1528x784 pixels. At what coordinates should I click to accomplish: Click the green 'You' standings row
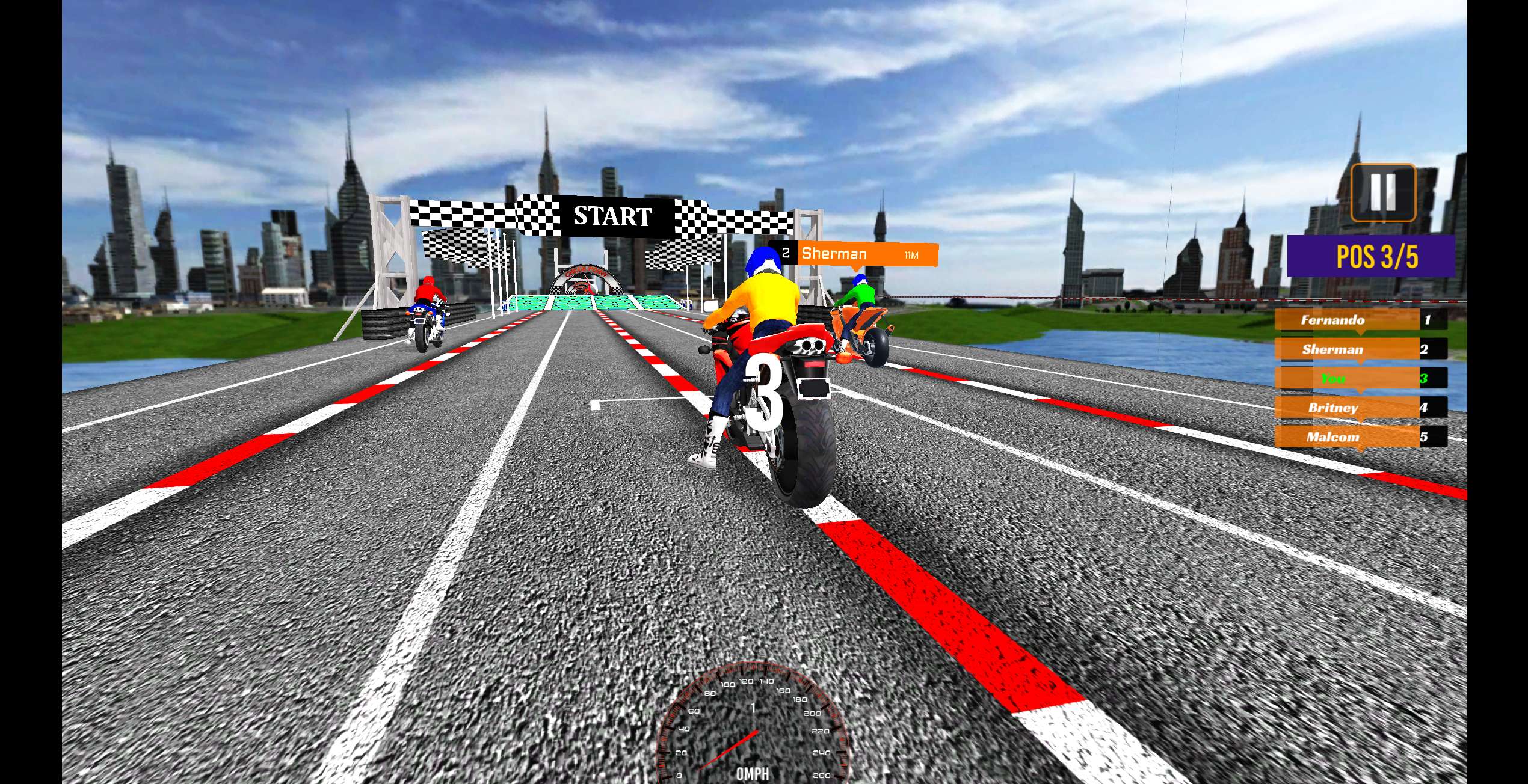1360,379
